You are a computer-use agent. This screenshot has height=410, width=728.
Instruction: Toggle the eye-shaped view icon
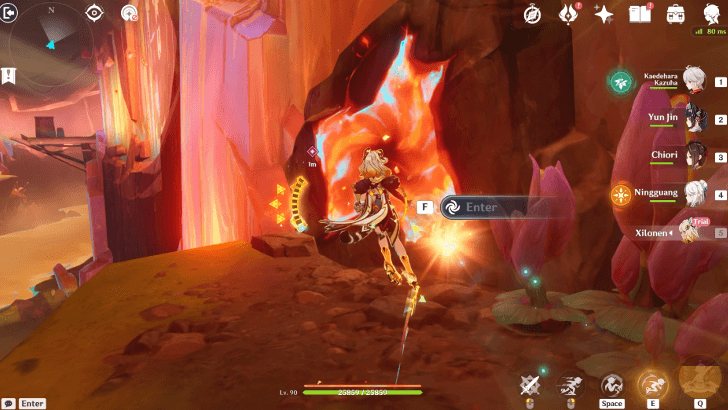94,13
